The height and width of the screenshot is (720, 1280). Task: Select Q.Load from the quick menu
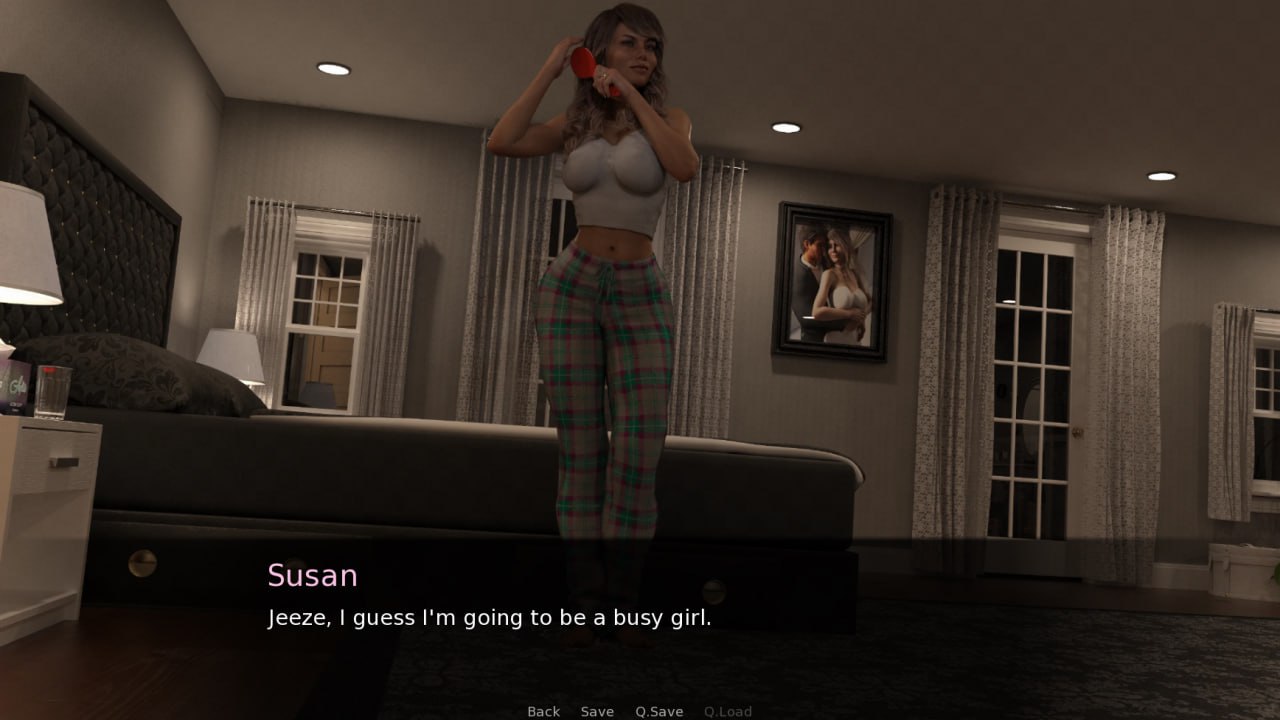728,711
